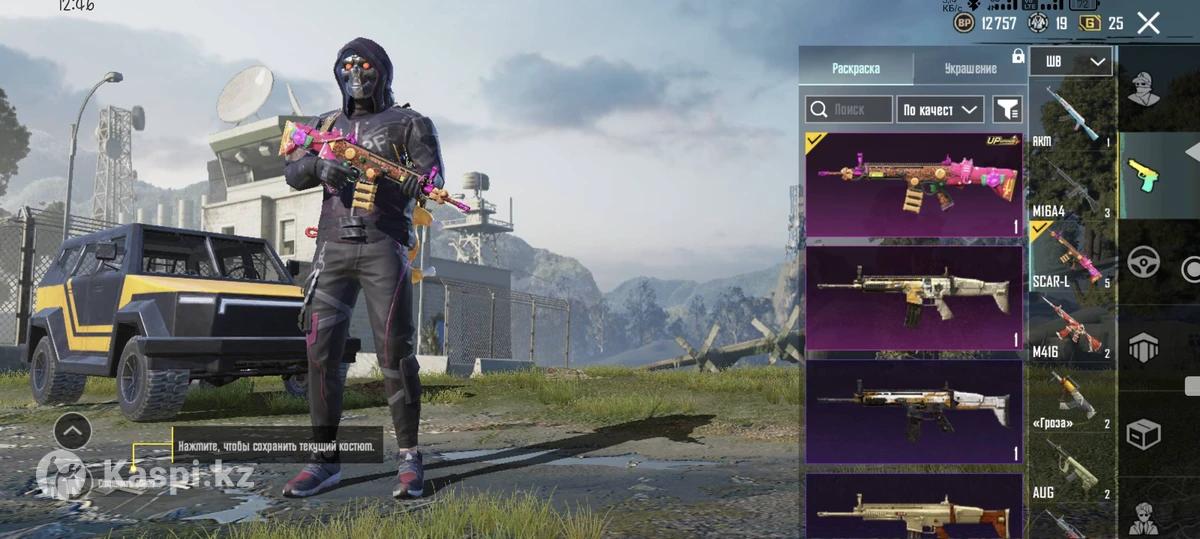Expand the ШВ weapon type dropdown
The height and width of the screenshot is (539, 1200).
1071,62
